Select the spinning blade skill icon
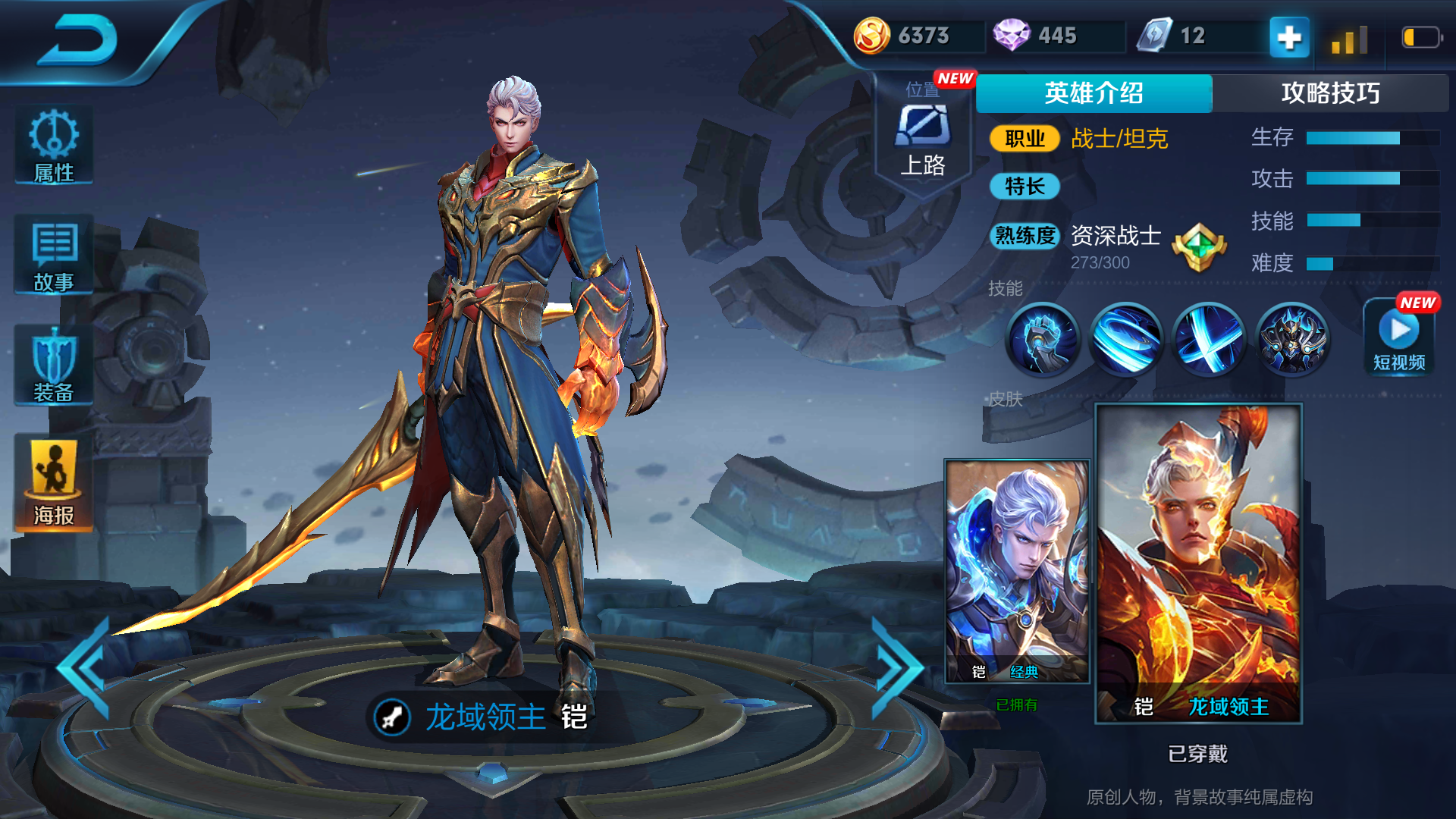Screen dimensions: 1456x819 1126,339
